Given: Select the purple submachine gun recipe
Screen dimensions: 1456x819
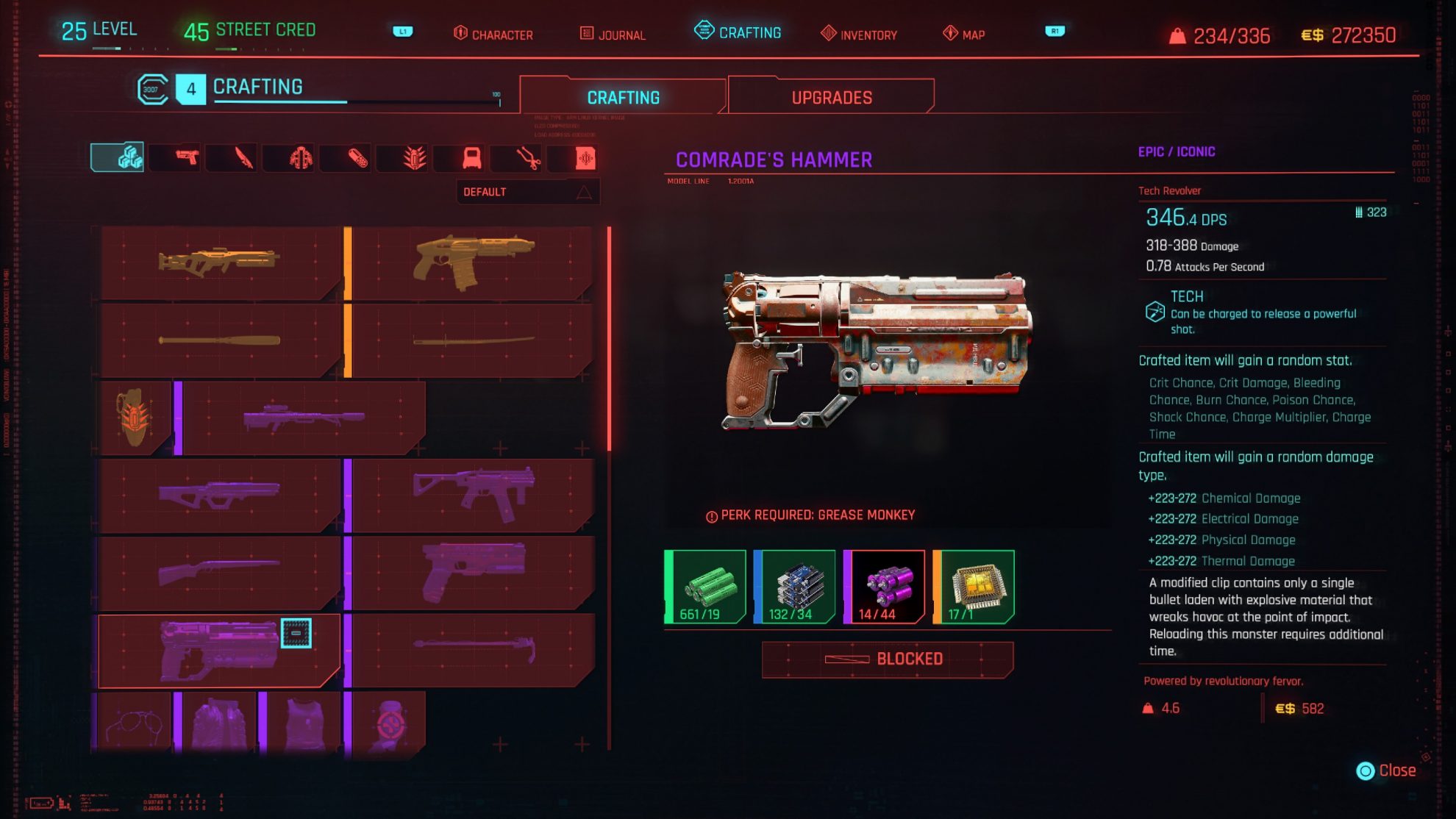Looking at the screenshot, I should pos(472,494).
